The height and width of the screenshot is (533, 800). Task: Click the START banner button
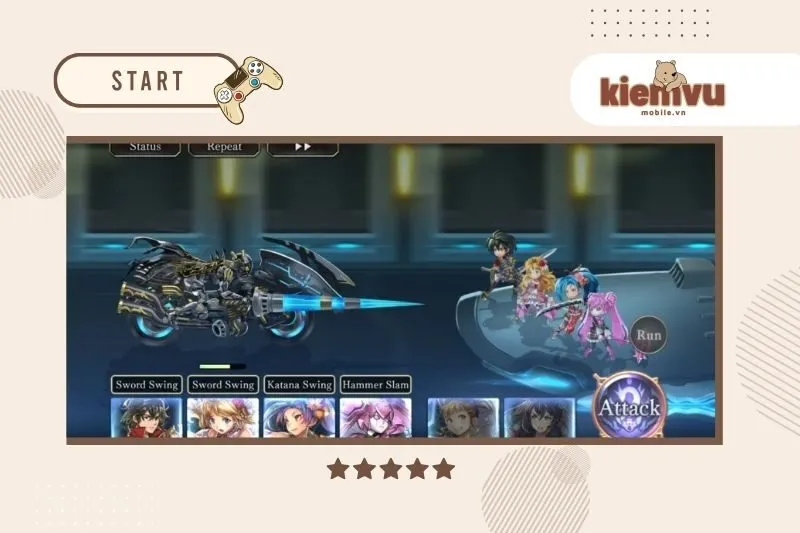147,80
